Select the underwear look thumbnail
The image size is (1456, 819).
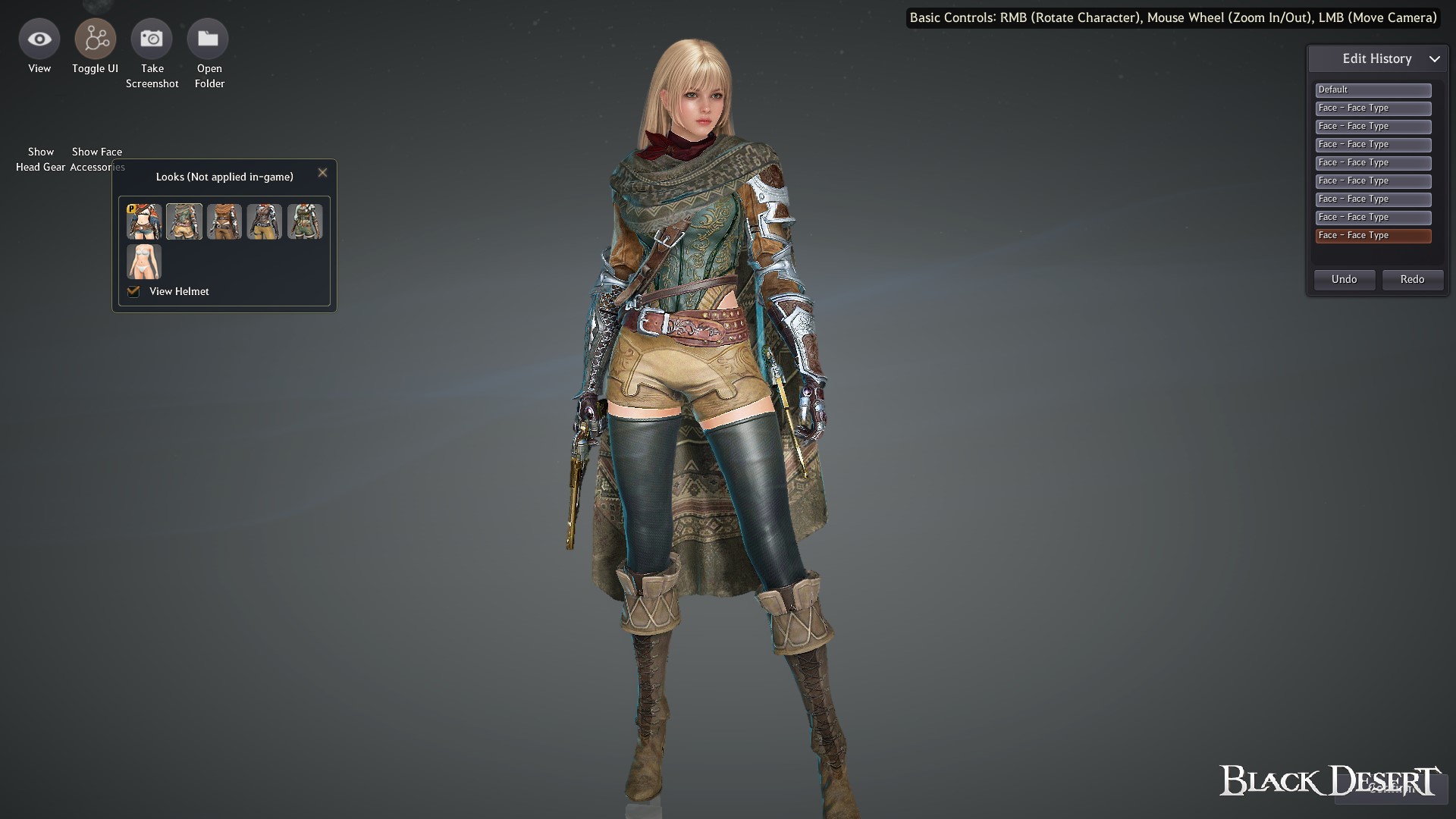143,262
